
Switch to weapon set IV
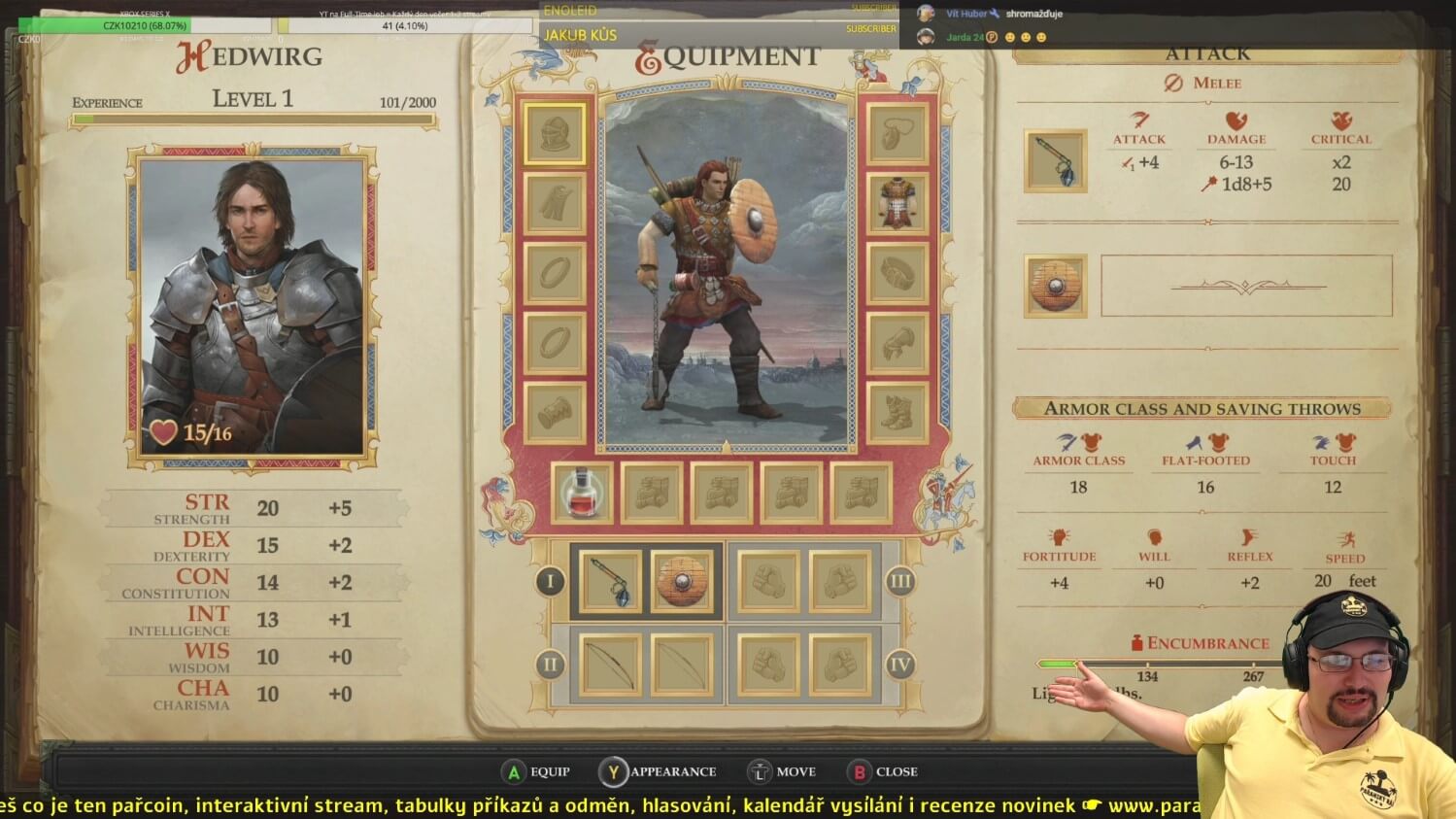pyautogui.click(x=900, y=665)
